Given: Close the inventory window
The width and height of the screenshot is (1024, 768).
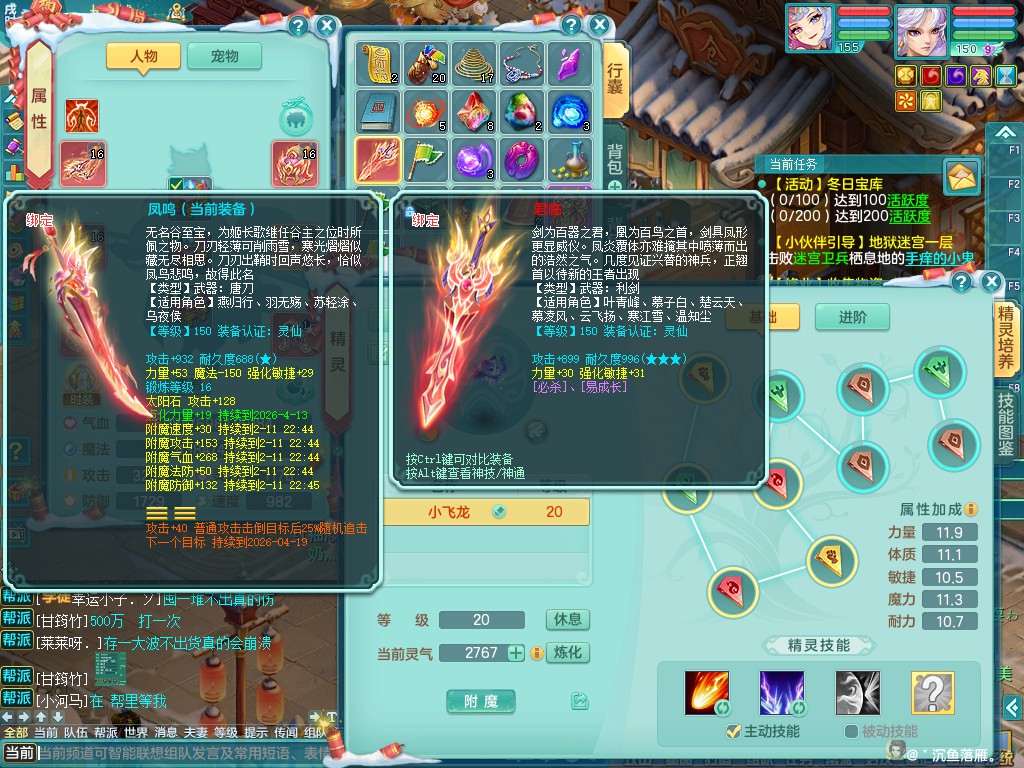Looking at the screenshot, I should [599, 25].
